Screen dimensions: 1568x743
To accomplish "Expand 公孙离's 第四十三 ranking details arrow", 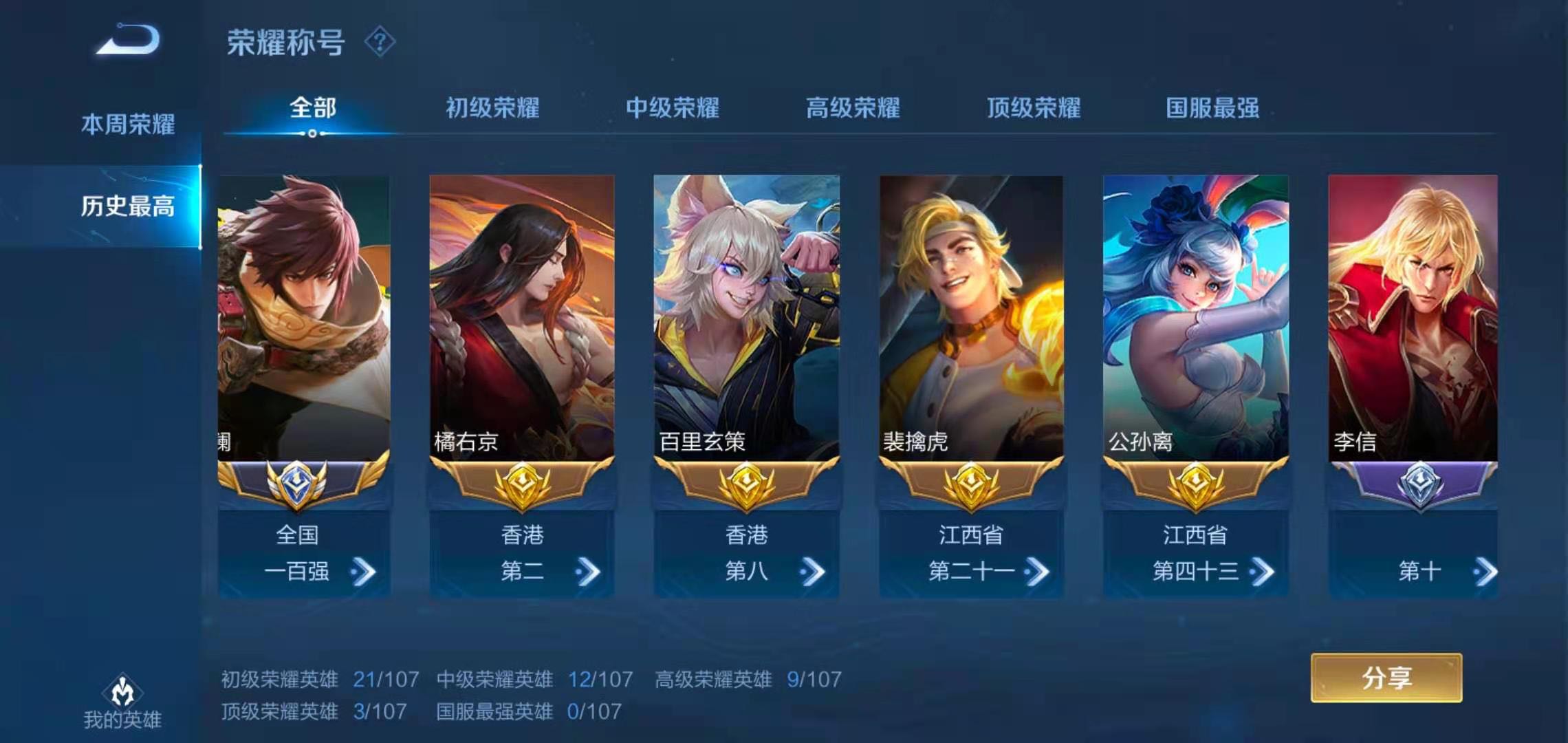I will (1264, 571).
